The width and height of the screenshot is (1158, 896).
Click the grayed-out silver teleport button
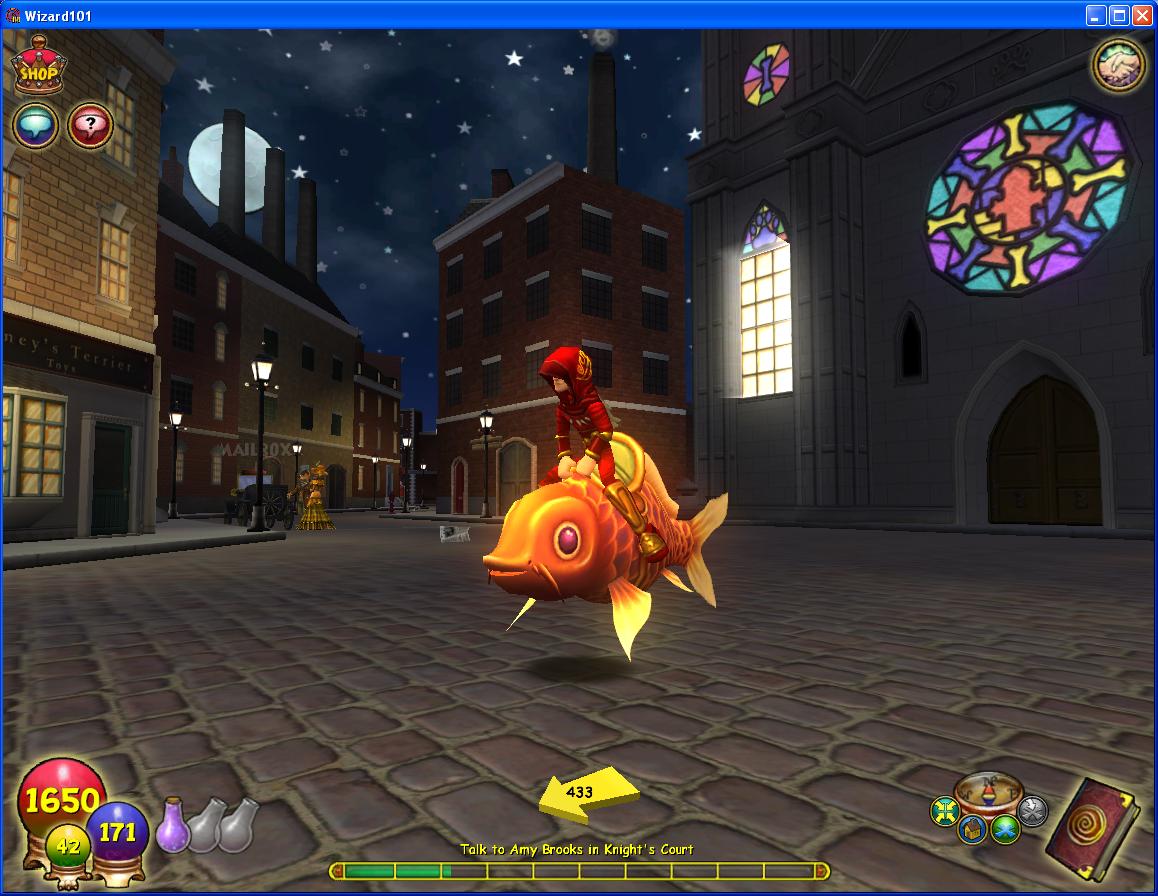[1033, 810]
